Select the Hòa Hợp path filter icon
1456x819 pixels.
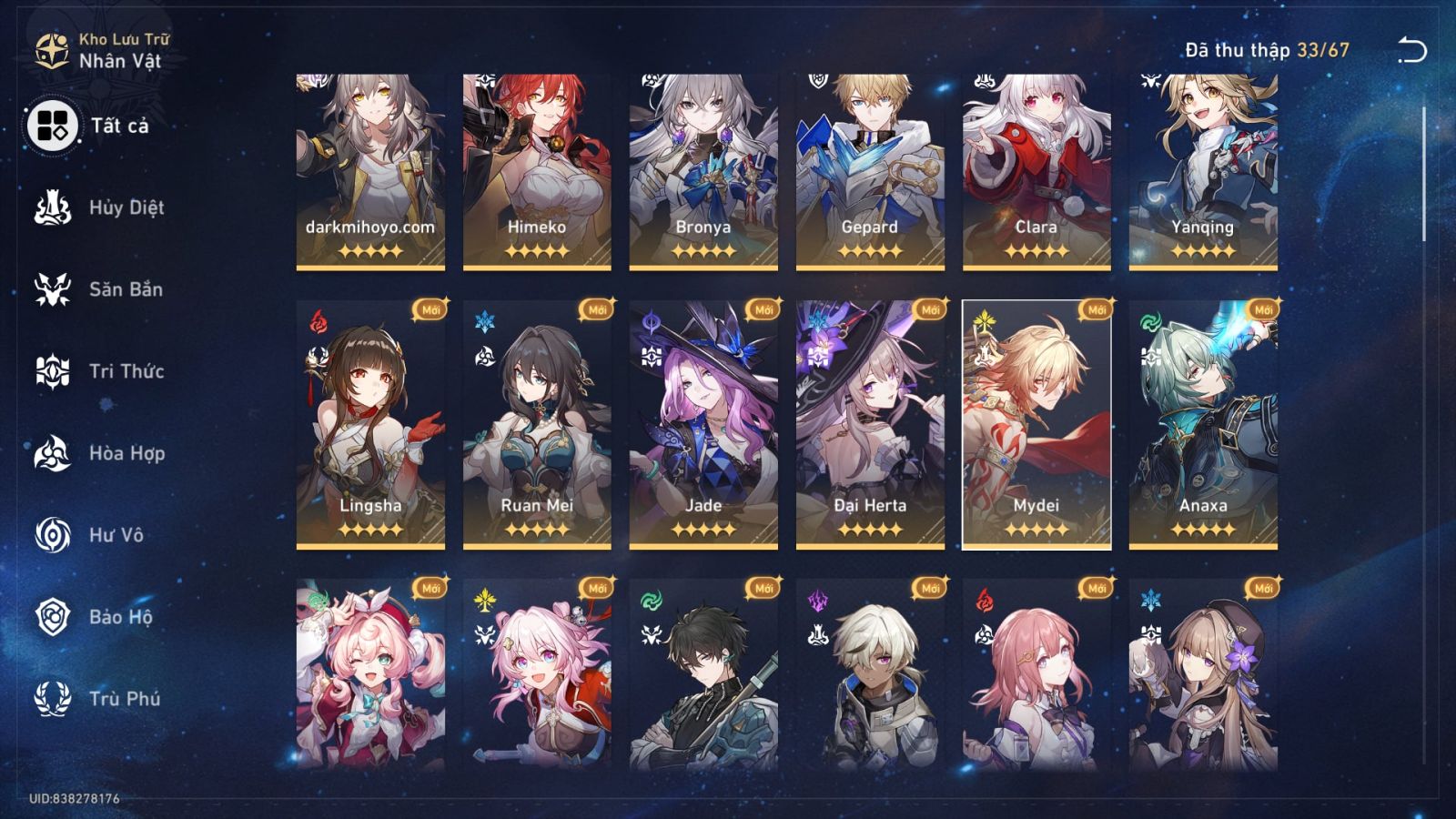[53, 453]
